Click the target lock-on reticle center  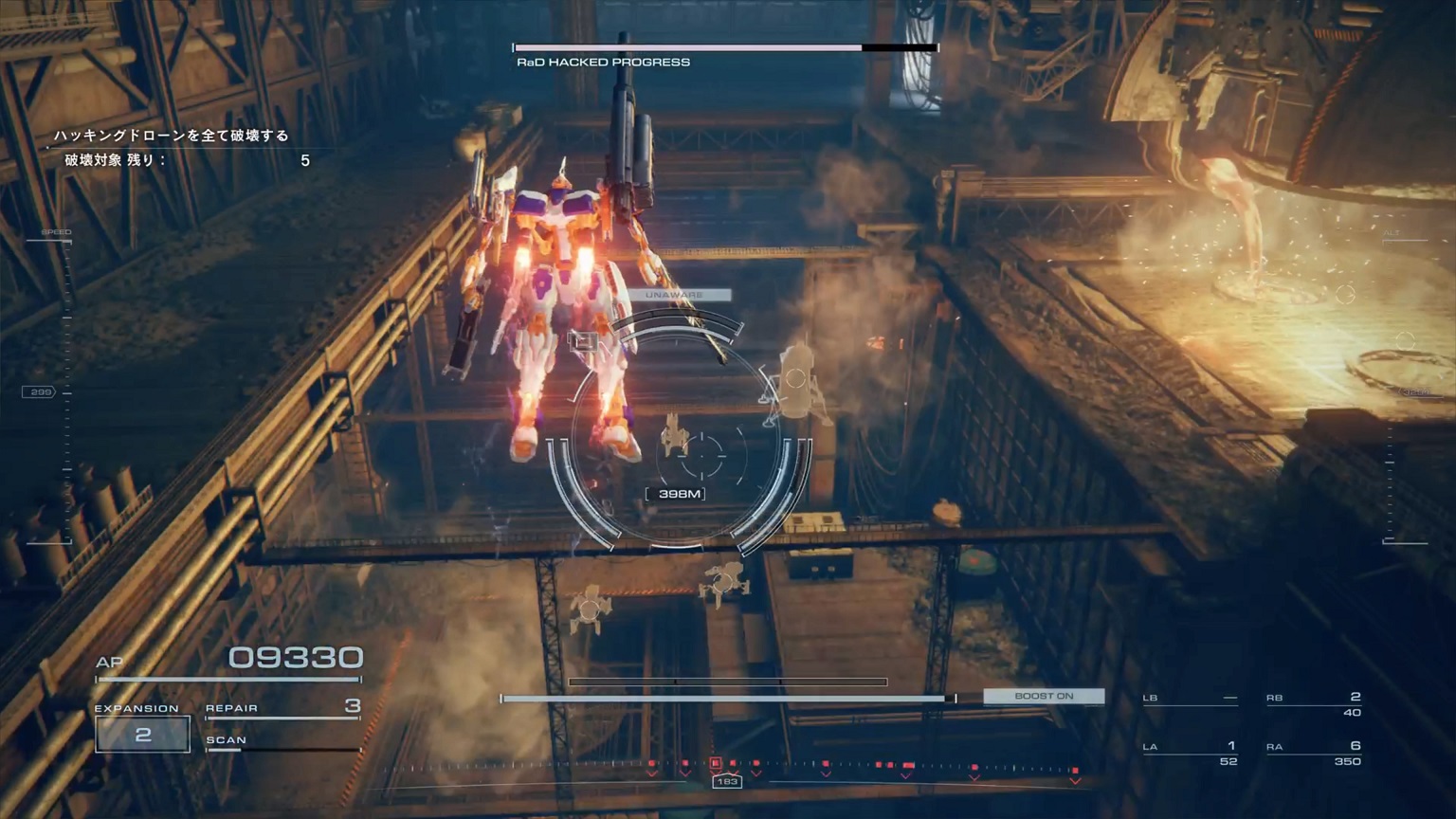(x=702, y=456)
